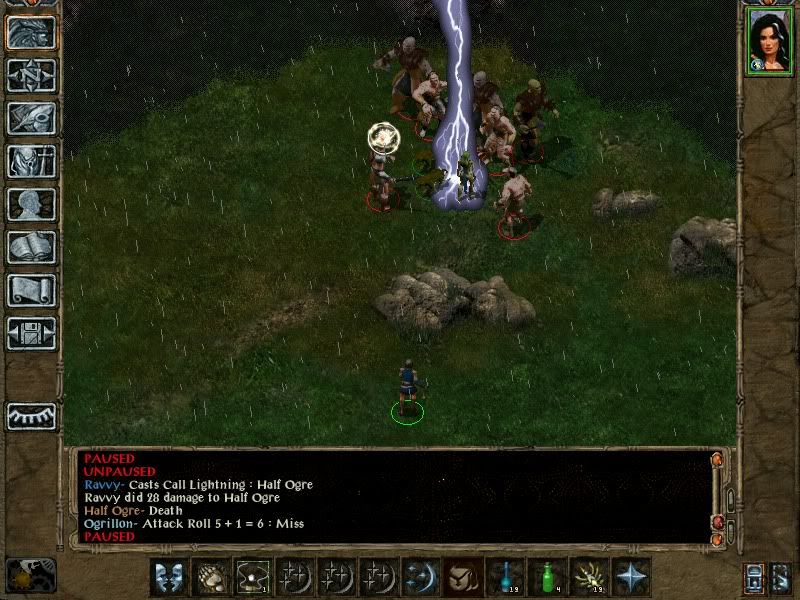Select the golden claw item with 19 charges
This screenshot has height=600, width=800.
(588, 576)
